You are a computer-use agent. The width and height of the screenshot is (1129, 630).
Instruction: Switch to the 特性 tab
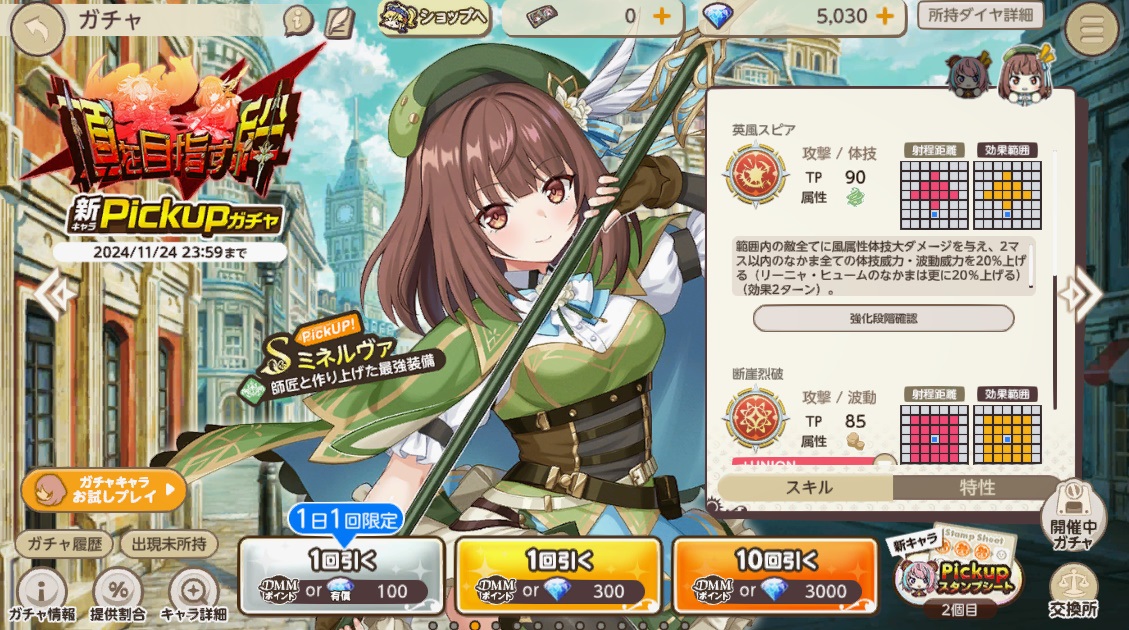pos(977,487)
